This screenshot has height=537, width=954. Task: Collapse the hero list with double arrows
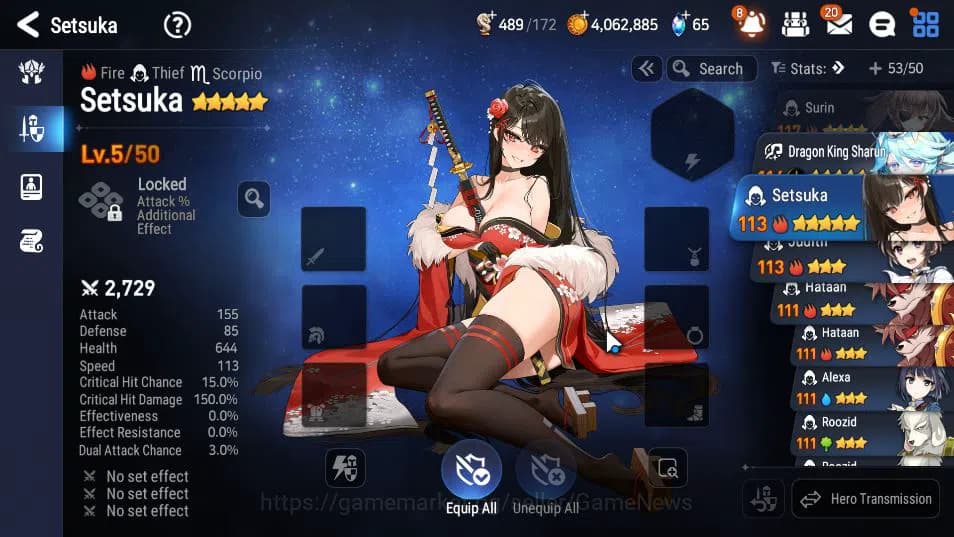pos(647,69)
